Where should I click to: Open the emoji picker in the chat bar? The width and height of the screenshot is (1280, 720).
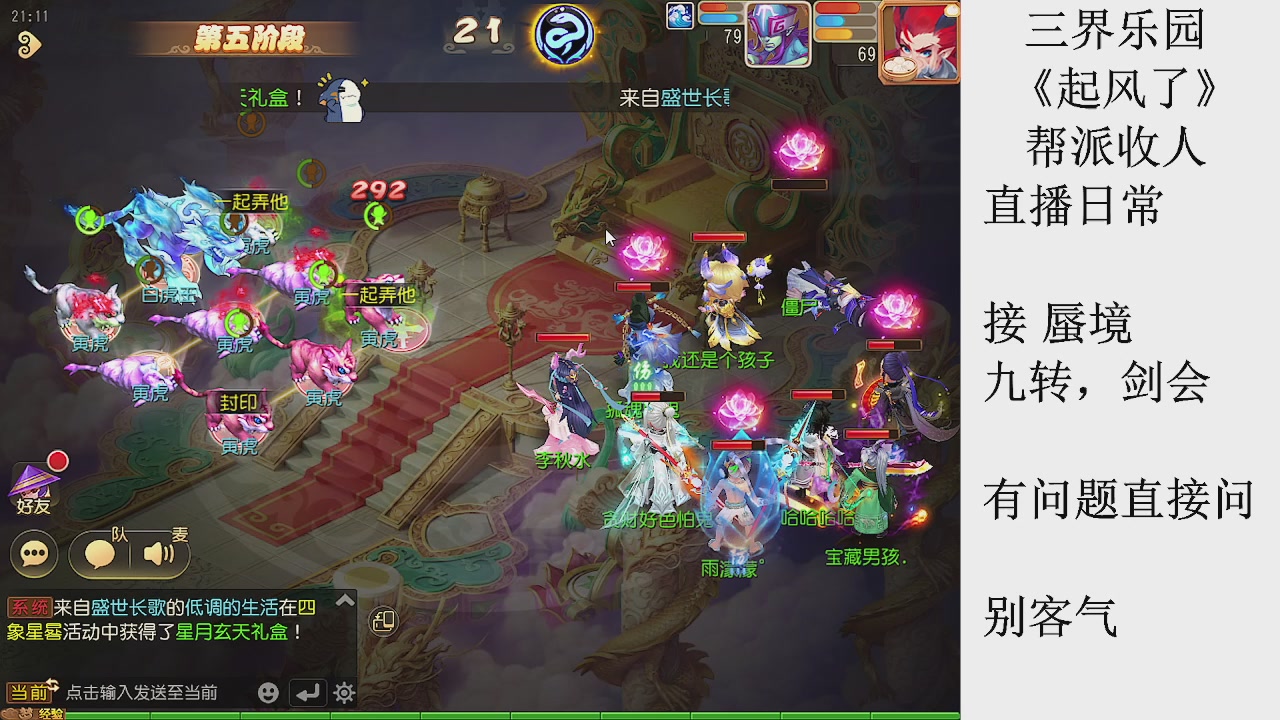tap(269, 691)
